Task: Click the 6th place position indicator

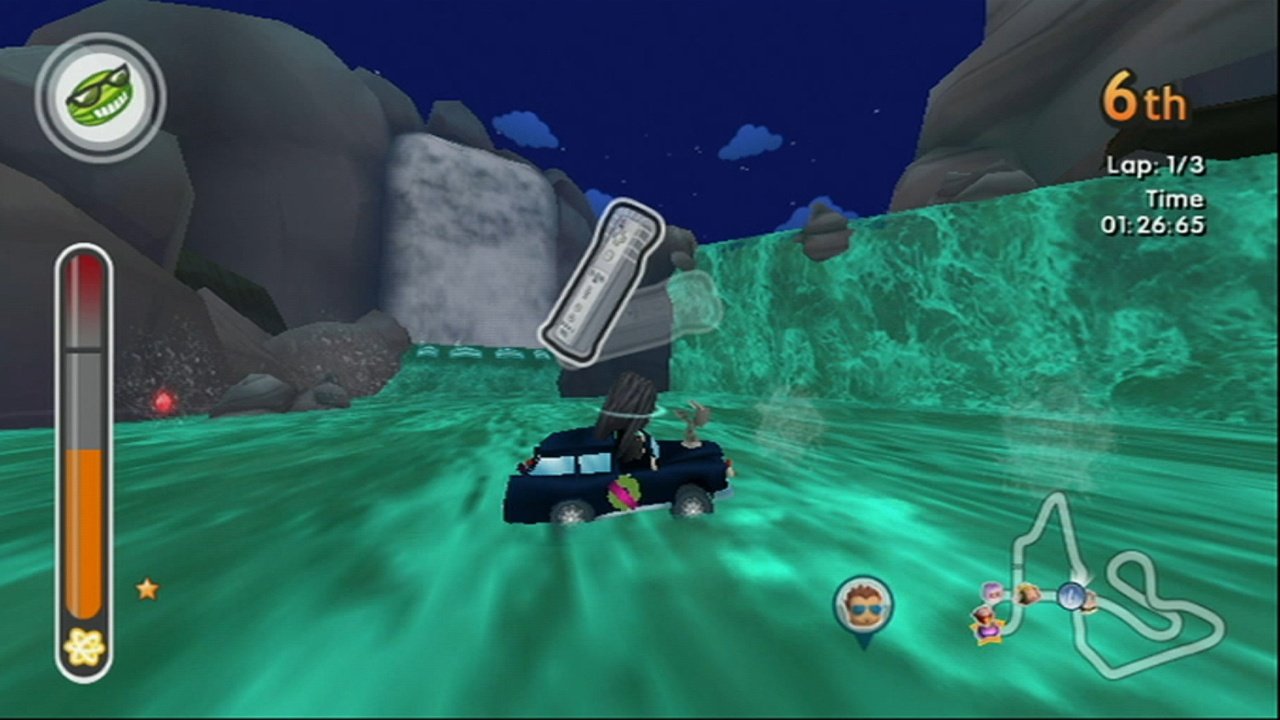Action: [x=1144, y=100]
